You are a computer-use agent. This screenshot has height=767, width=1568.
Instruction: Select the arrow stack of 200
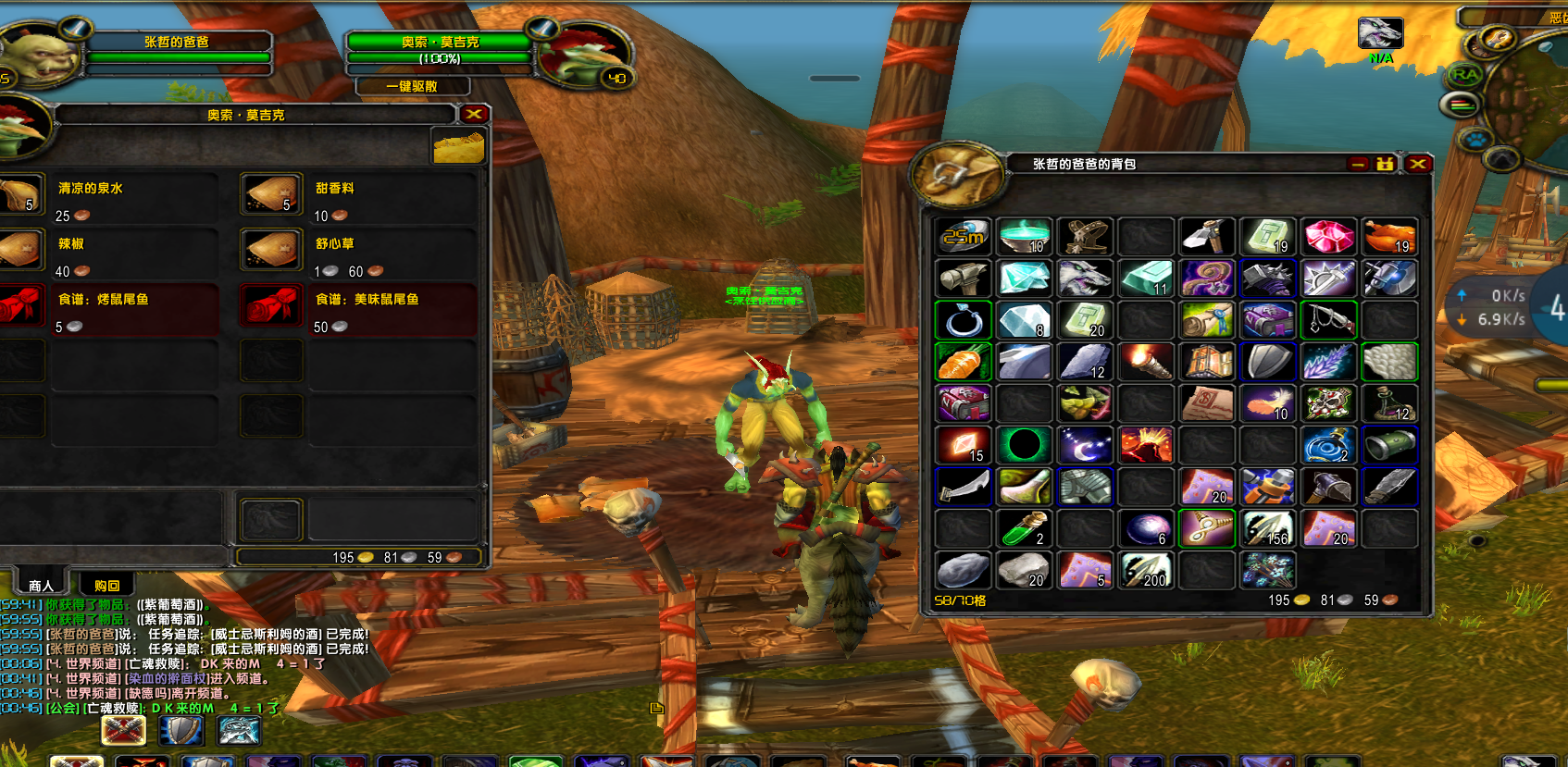coord(1146,570)
